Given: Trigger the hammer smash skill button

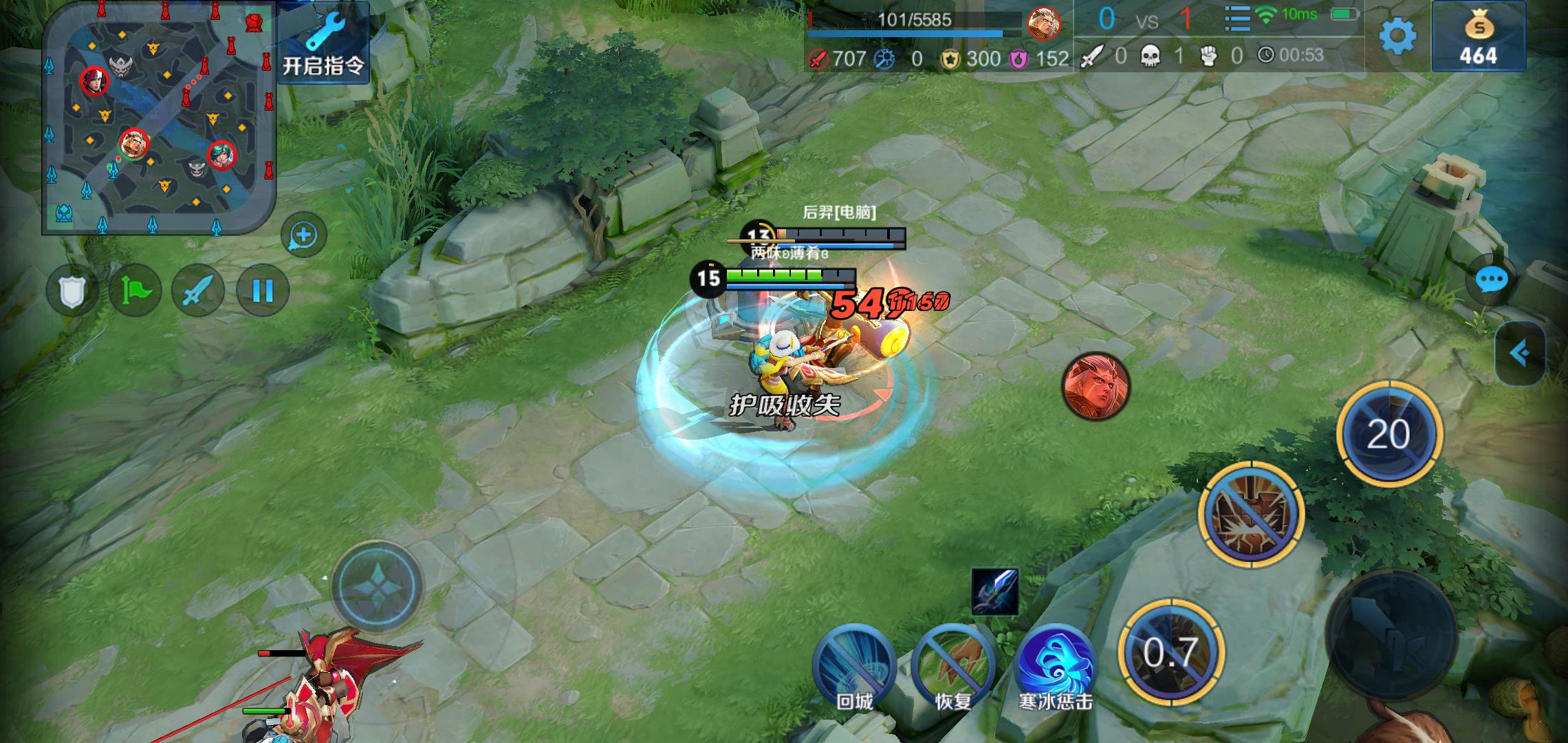Looking at the screenshot, I should [x=1251, y=515].
